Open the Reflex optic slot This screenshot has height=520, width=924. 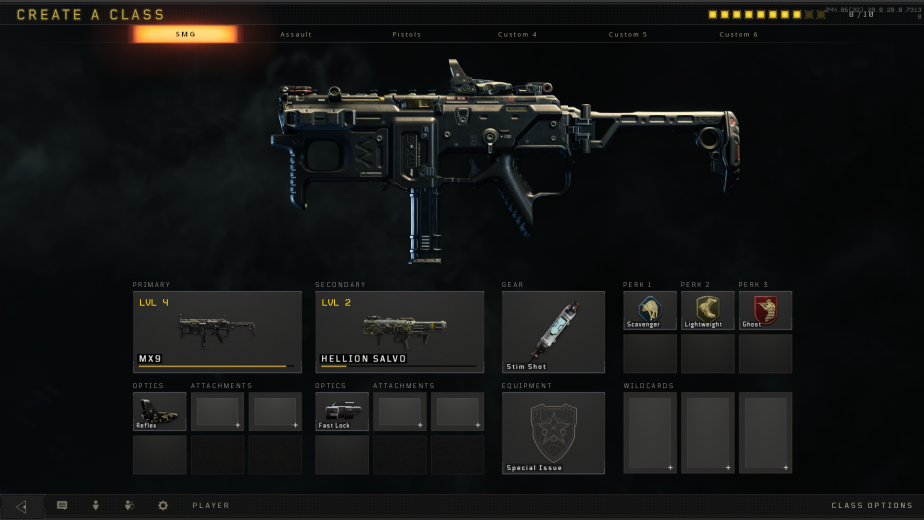[x=160, y=411]
